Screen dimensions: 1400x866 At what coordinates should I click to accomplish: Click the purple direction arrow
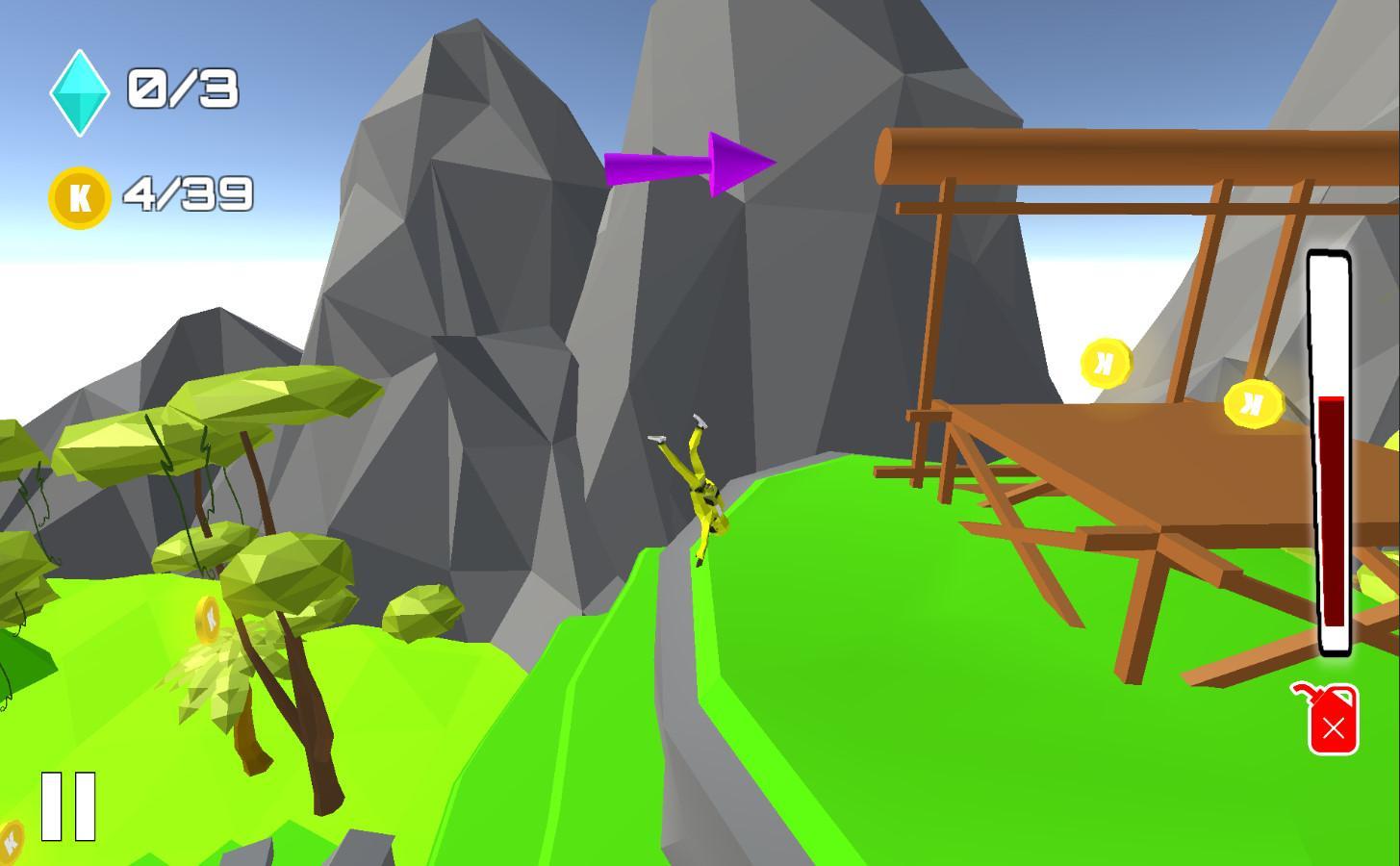pos(688,164)
